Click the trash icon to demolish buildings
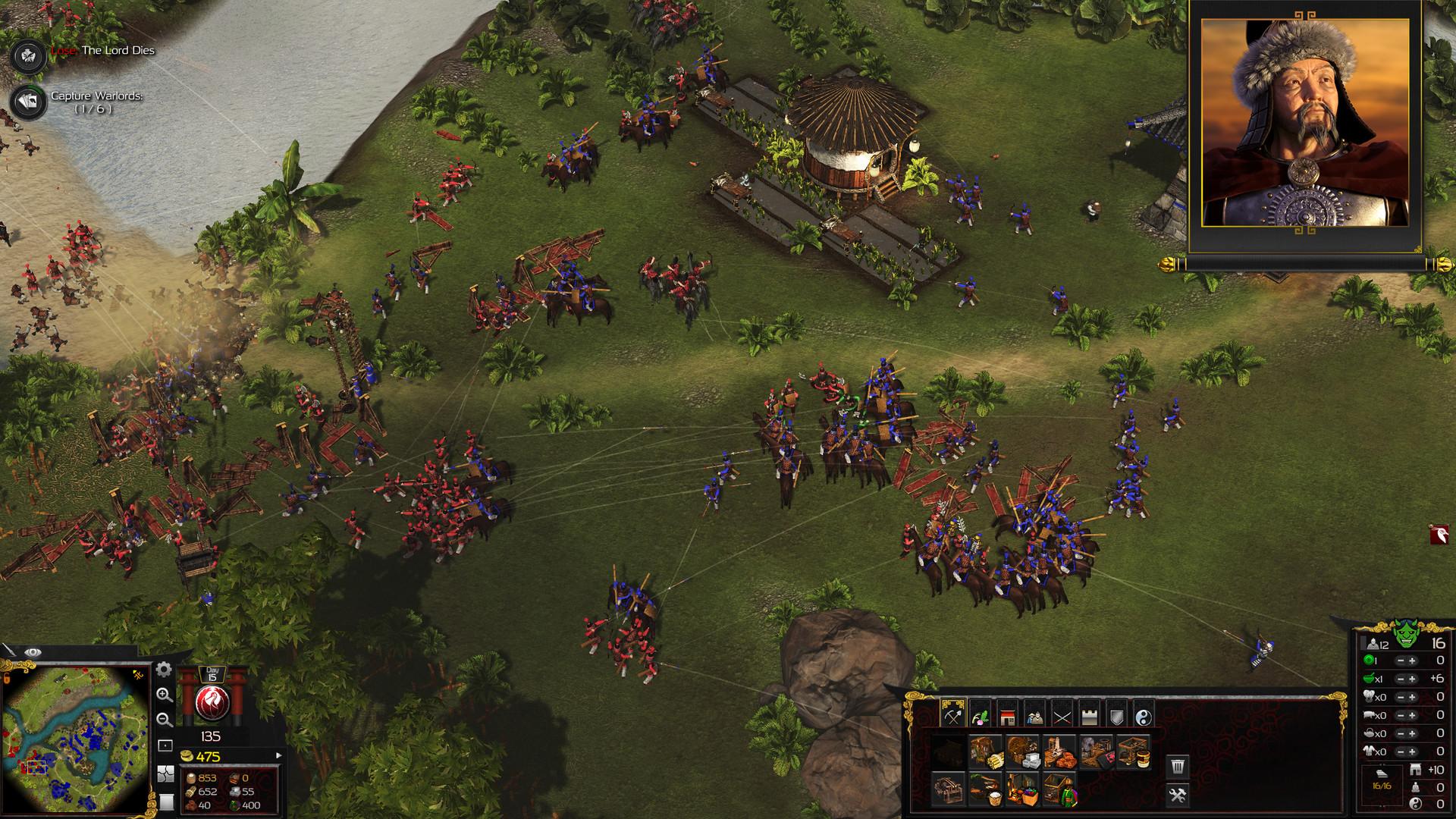 1178,764
